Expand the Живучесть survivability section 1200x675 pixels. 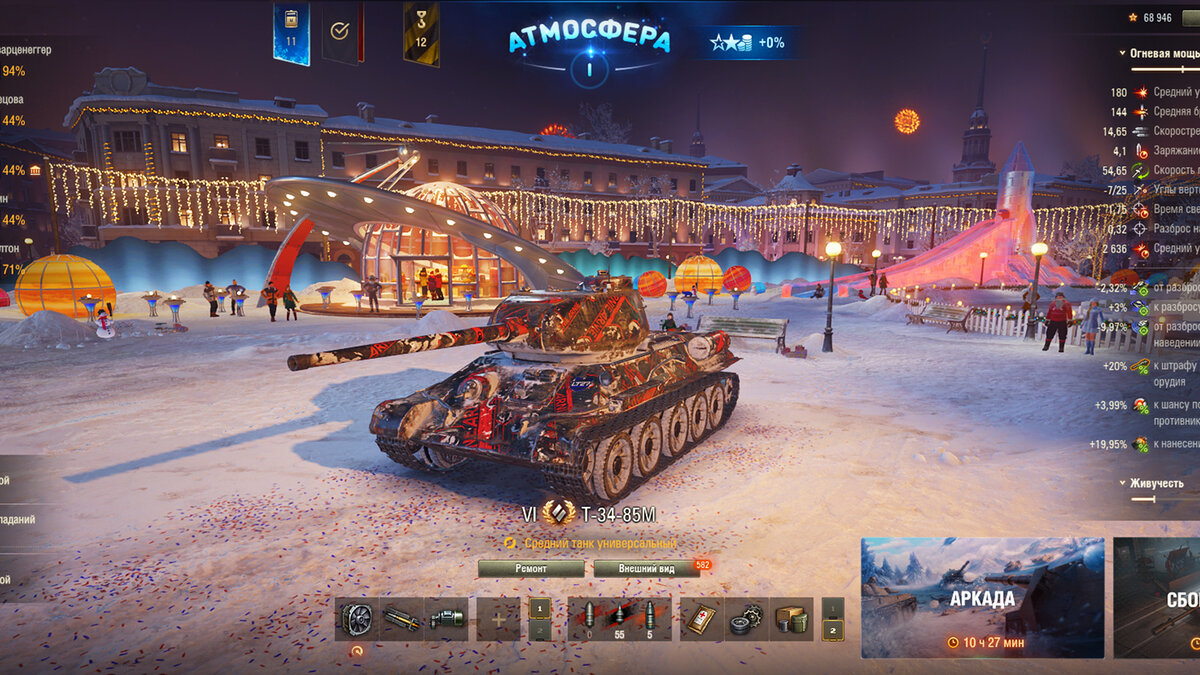tap(1122, 483)
